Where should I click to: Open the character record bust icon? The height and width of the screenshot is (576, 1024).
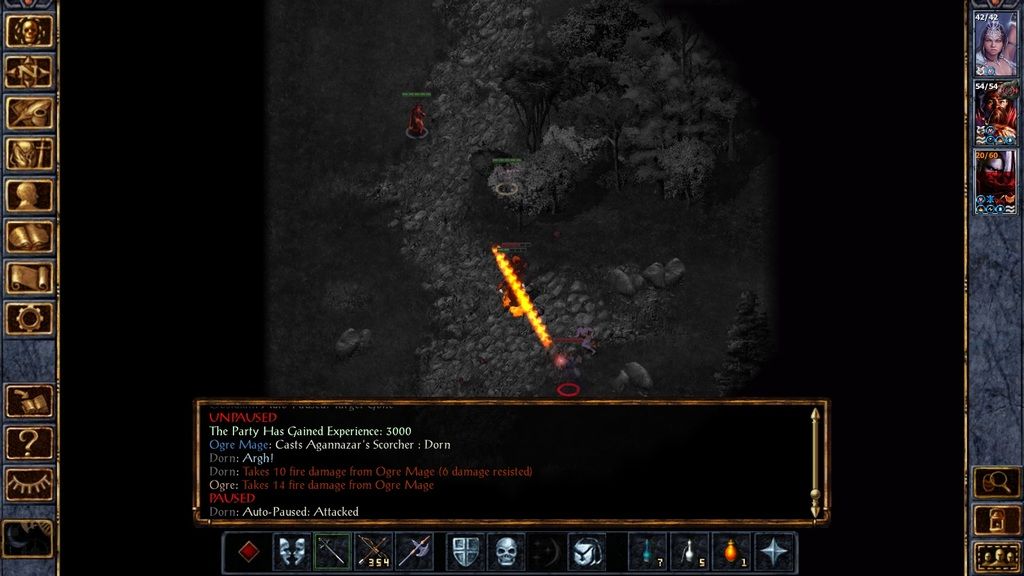click(x=29, y=195)
